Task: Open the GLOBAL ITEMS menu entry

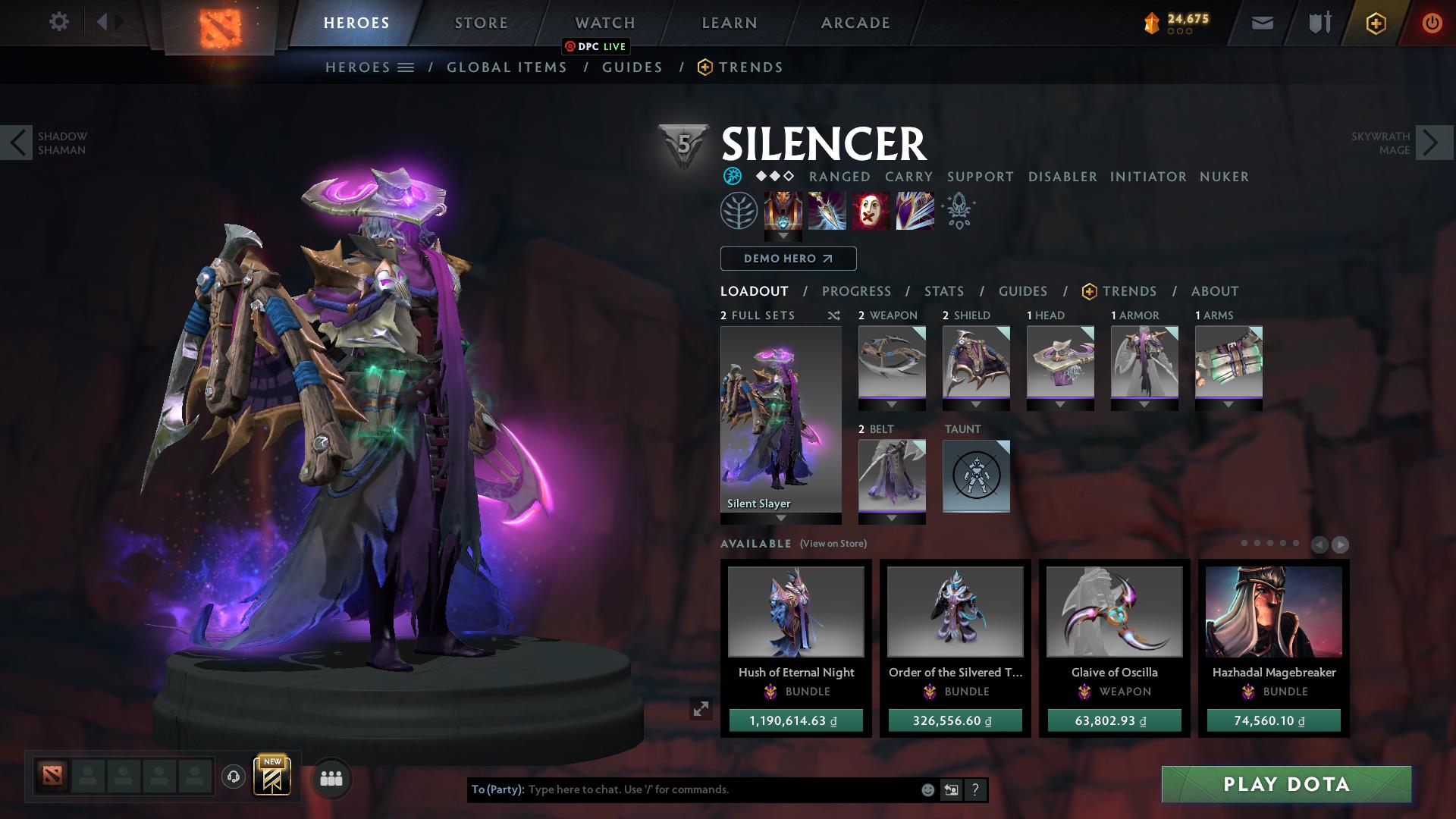Action: (507, 67)
